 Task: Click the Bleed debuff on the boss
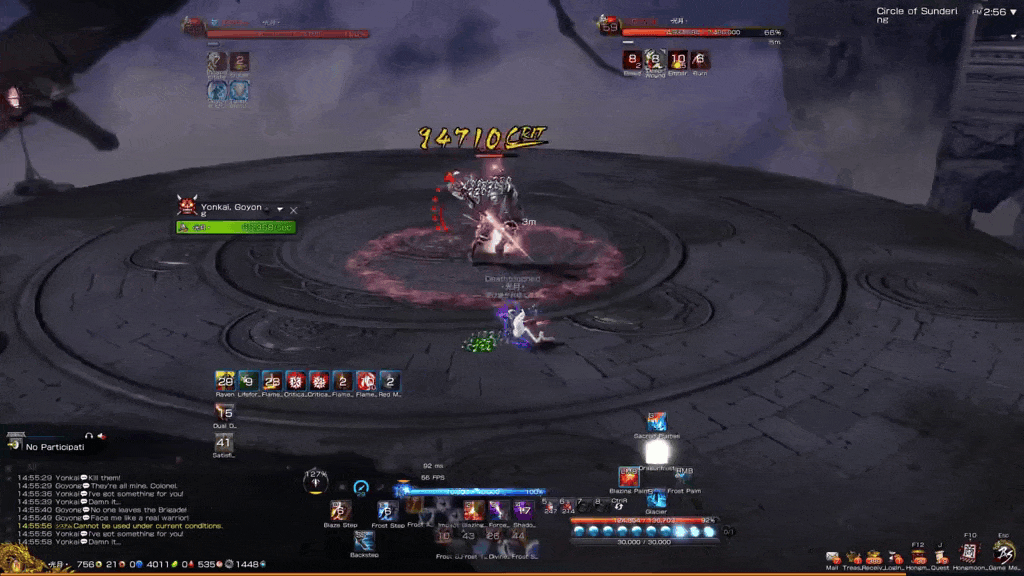632,60
